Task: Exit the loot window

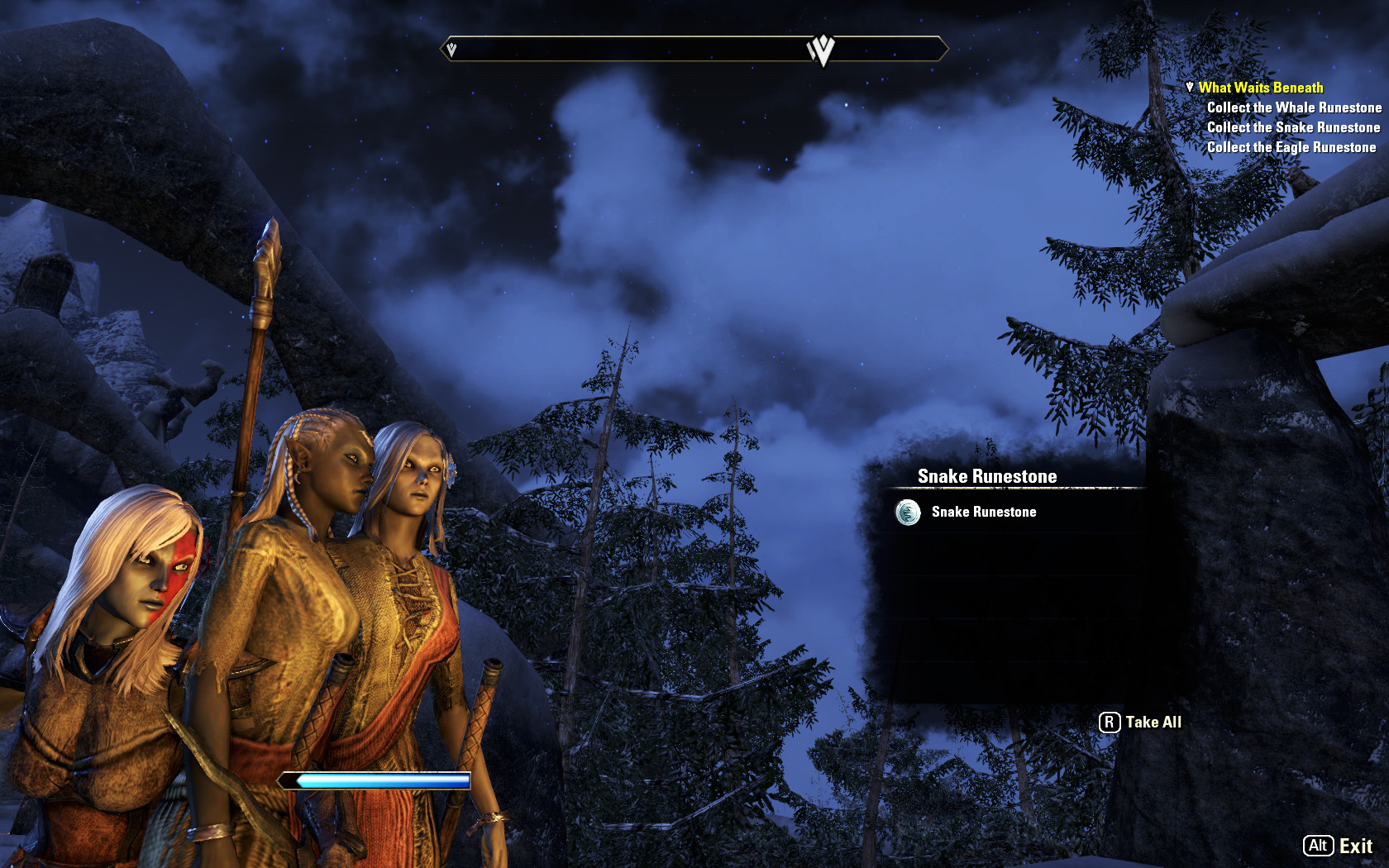Action: pos(1339,846)
